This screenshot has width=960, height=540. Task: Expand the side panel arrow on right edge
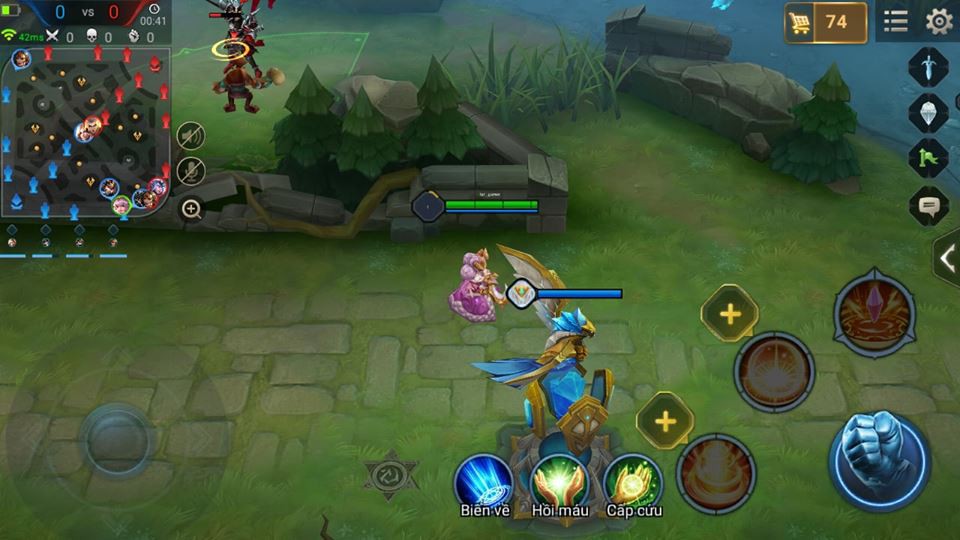[x=947, y=258]
